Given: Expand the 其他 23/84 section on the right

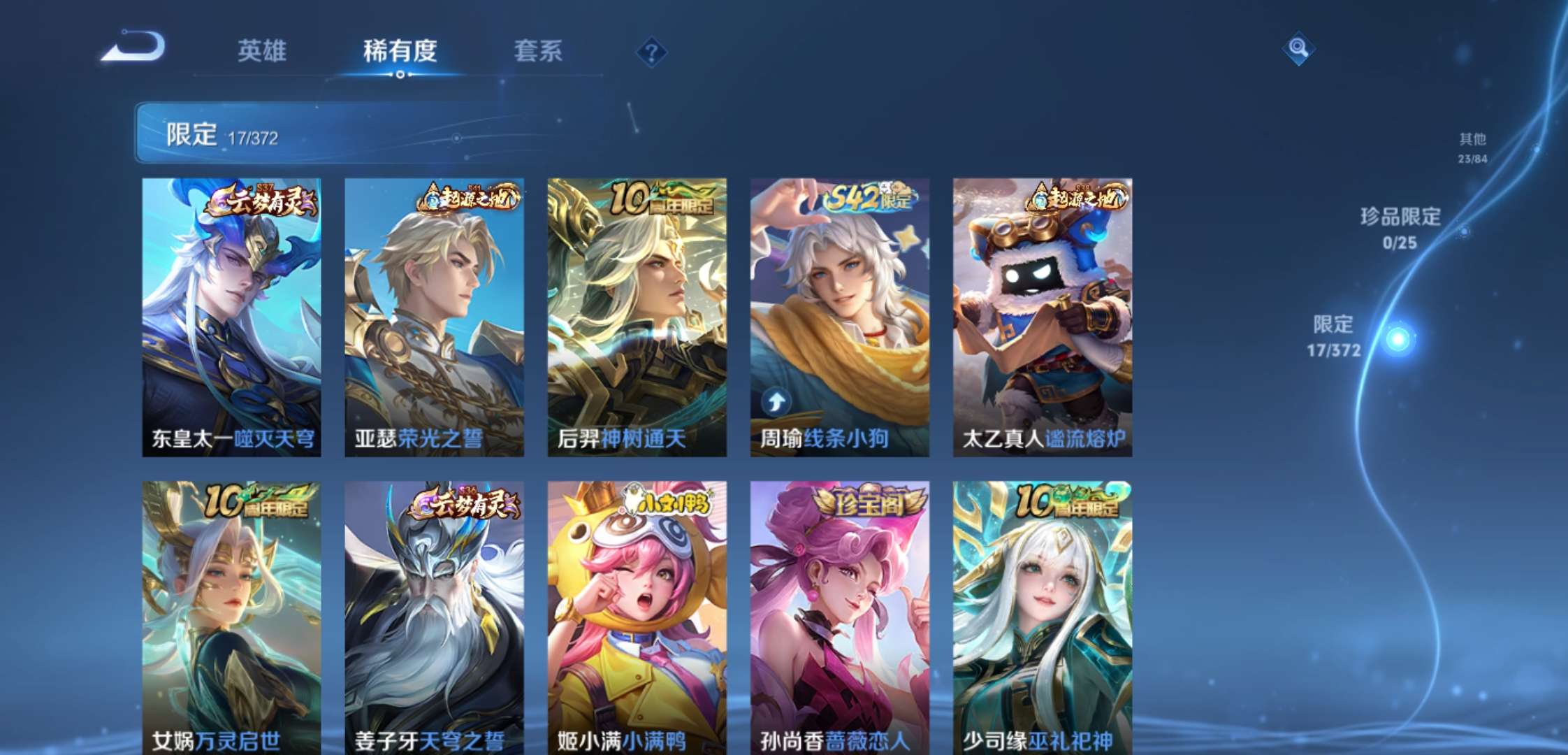Looking at the screenshot, I should point(1473,148).
